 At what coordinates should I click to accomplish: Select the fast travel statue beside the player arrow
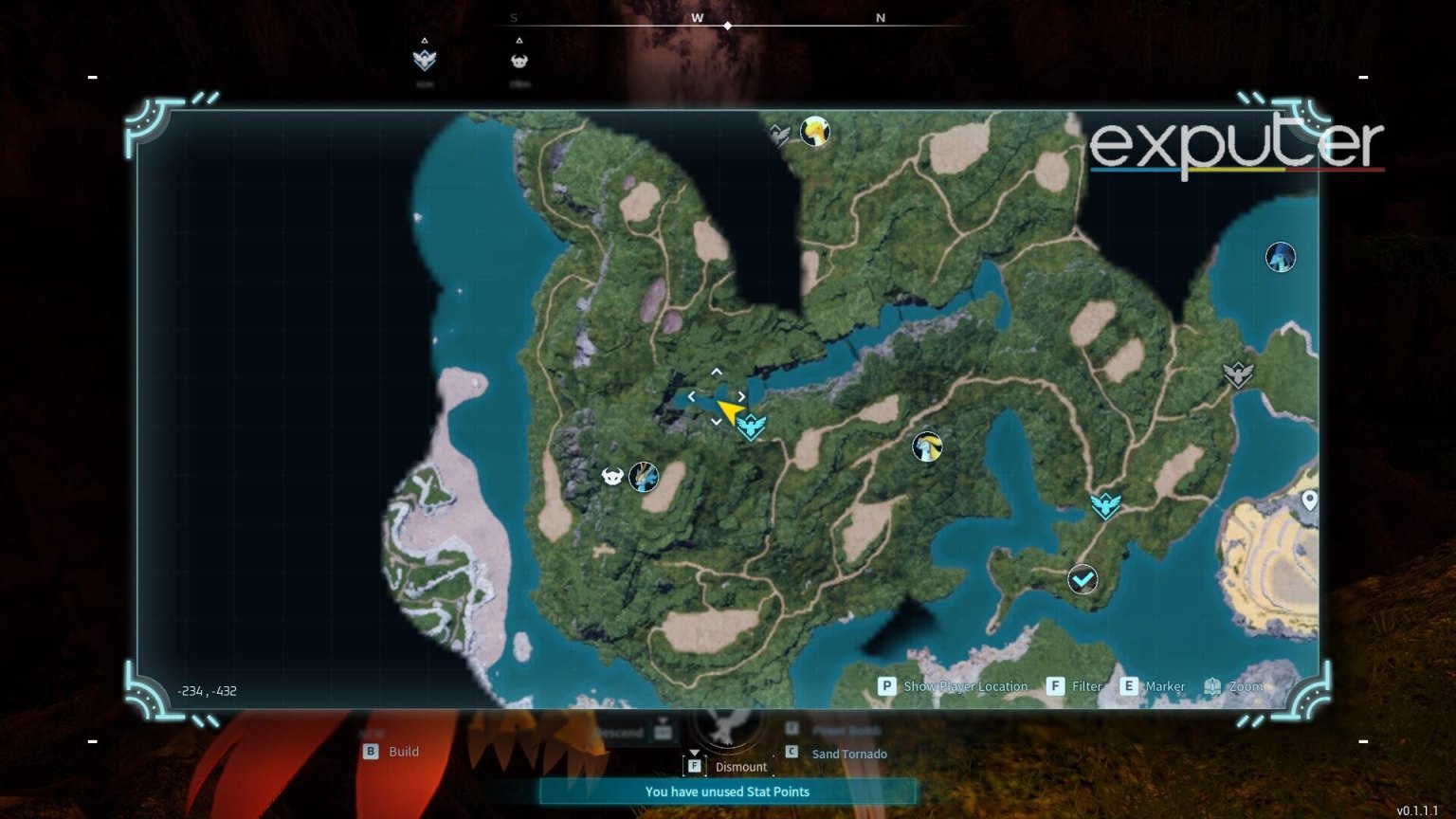(x=751, y=427)
